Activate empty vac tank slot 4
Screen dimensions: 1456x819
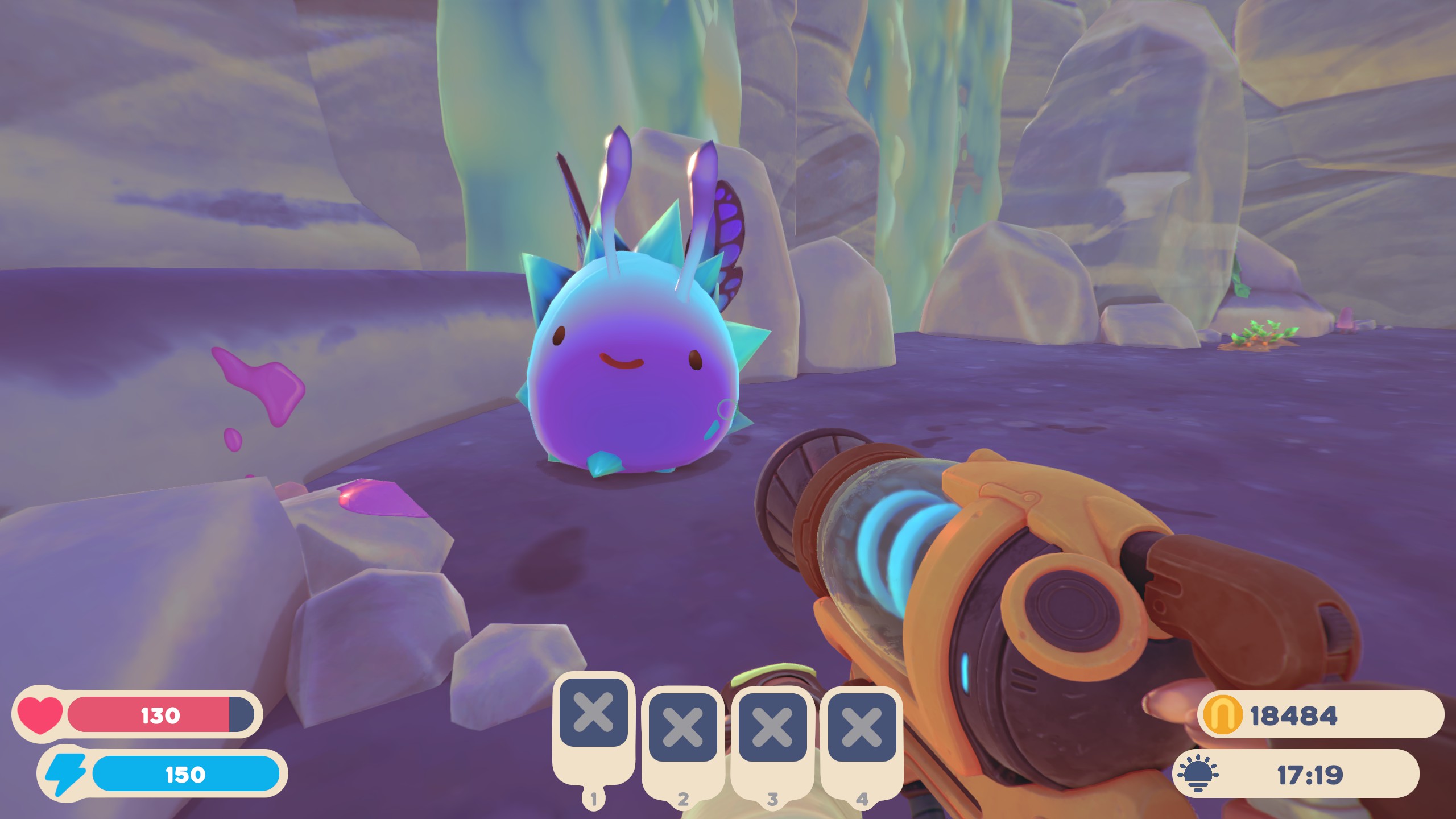pyautogui.click(x=862, y=727)
